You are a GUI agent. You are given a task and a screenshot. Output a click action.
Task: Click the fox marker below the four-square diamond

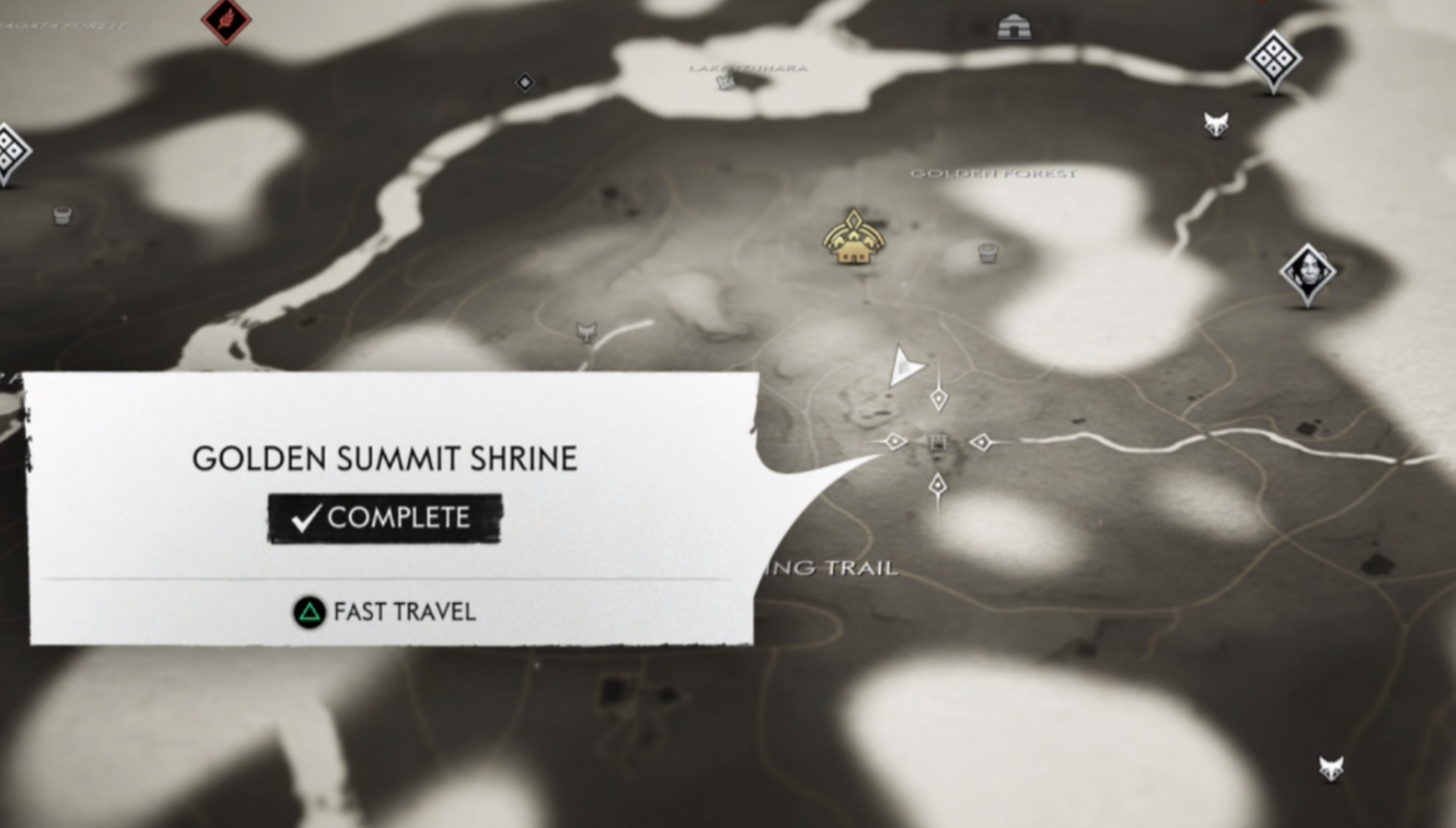click(x=1216, y=124)
